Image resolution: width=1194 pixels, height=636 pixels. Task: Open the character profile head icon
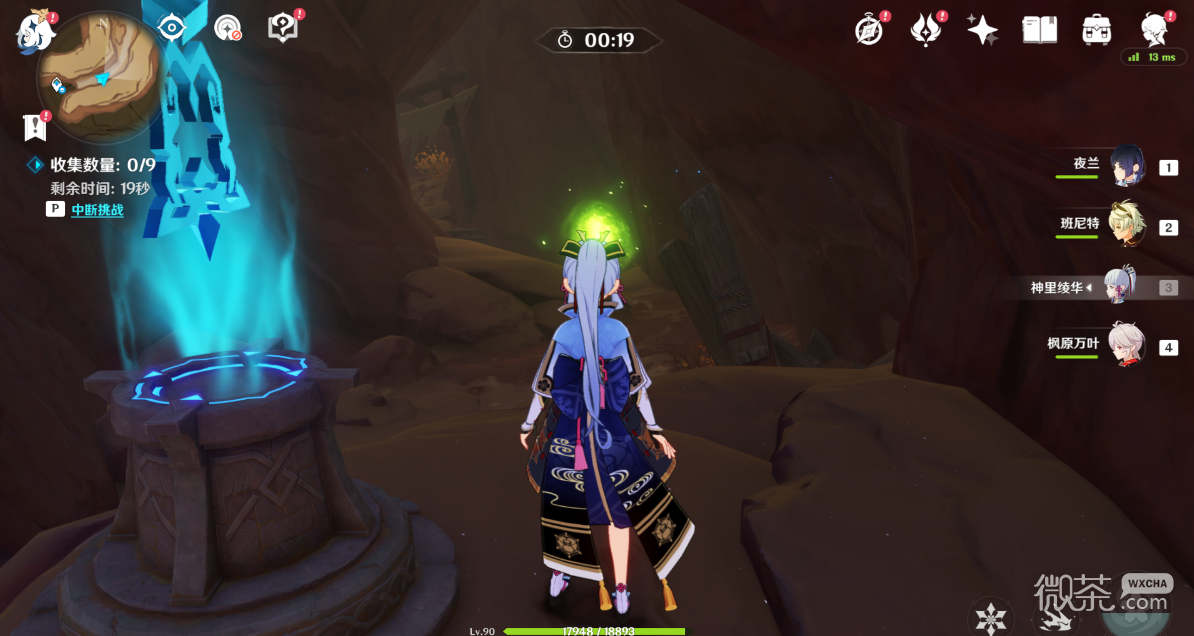pos(1155,30)
